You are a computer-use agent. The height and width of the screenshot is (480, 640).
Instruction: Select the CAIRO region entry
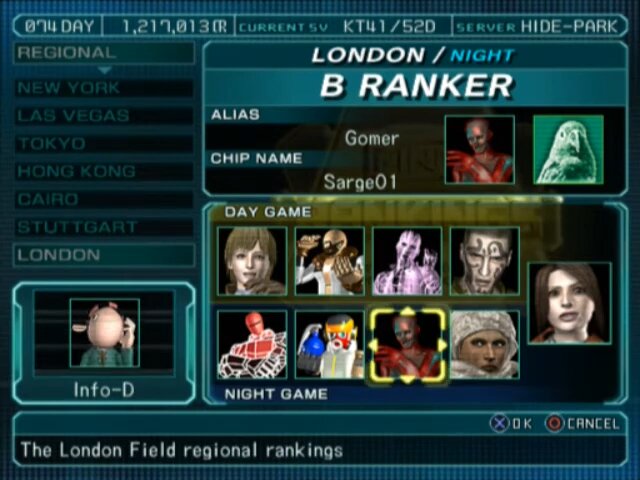[x=104, y=200]
